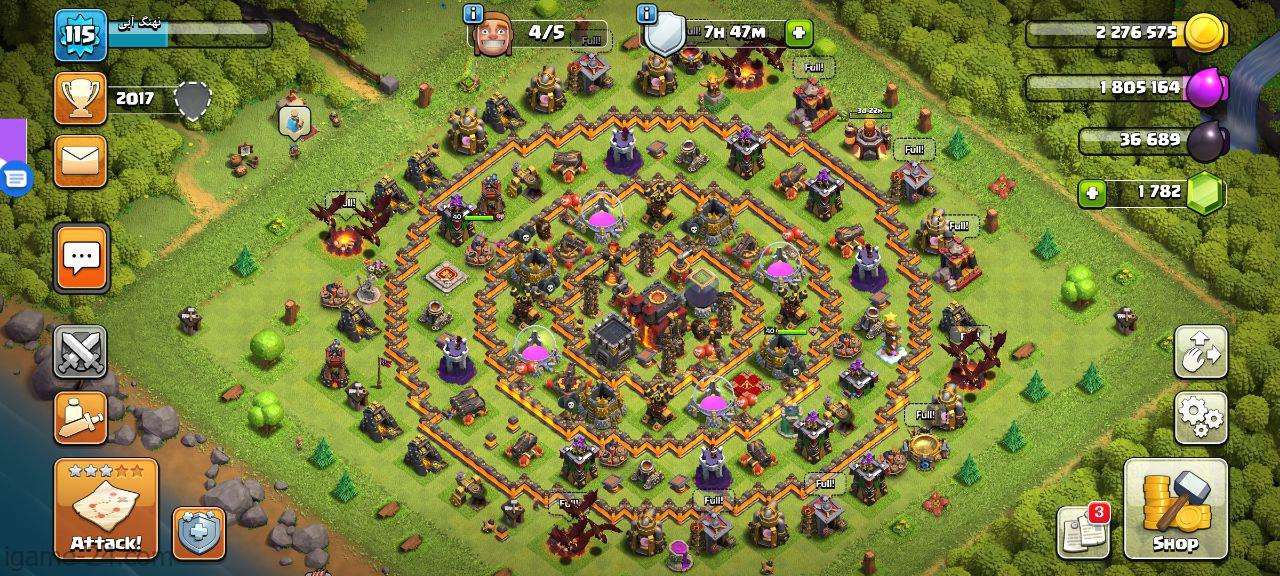Open the blue chat overlay tab

click(16, 178)
